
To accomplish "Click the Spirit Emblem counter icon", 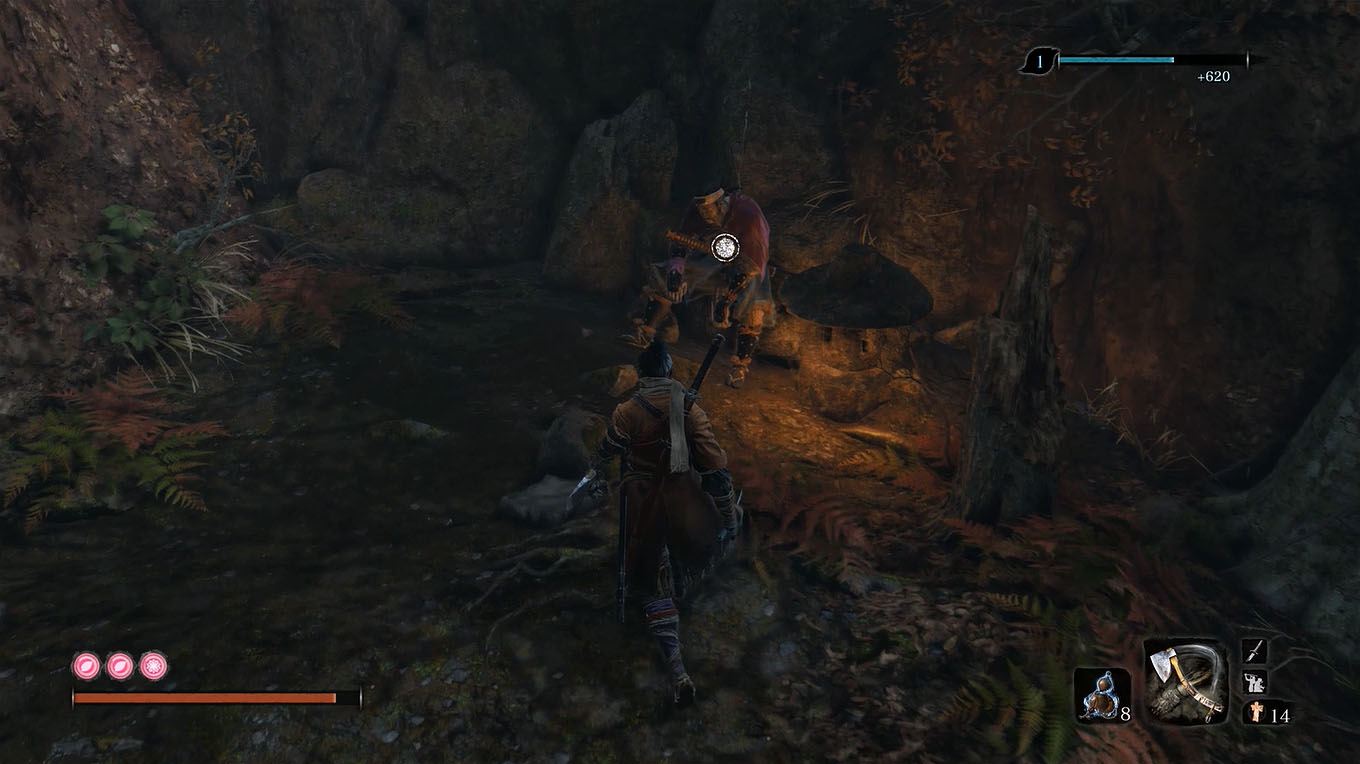I will [x=1256, y=712].
